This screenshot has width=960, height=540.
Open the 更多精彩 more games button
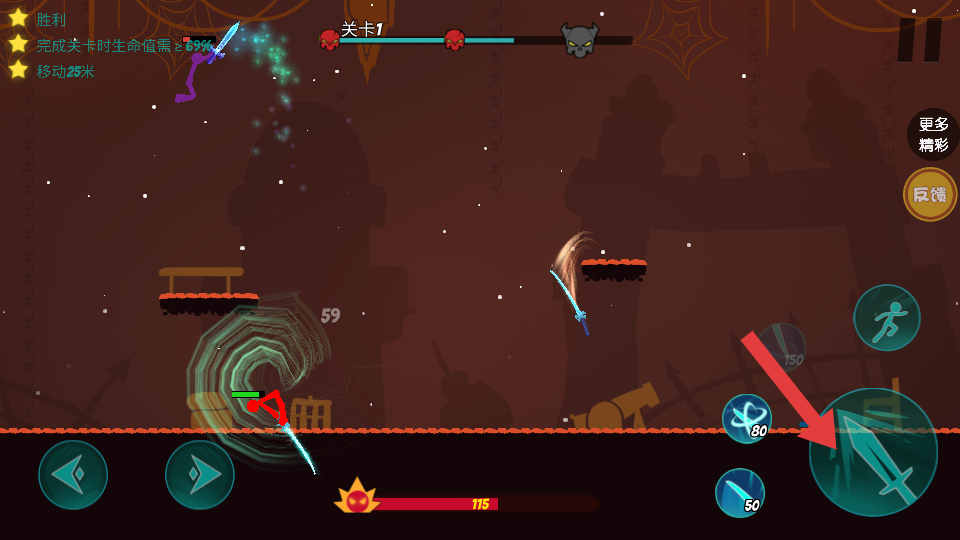[x=932, y=134]
